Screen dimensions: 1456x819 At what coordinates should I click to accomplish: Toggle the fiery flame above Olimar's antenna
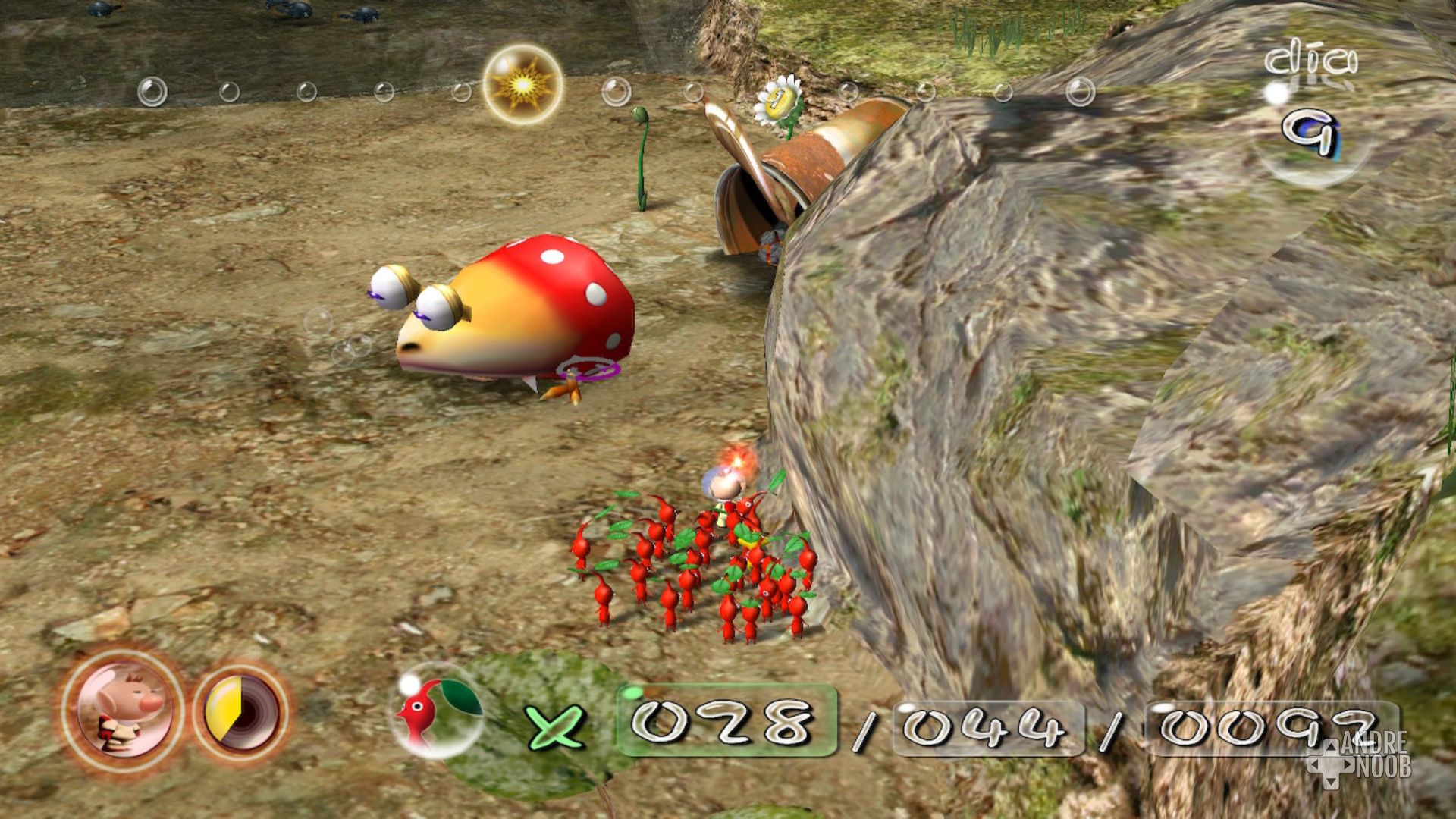(734, 460)
